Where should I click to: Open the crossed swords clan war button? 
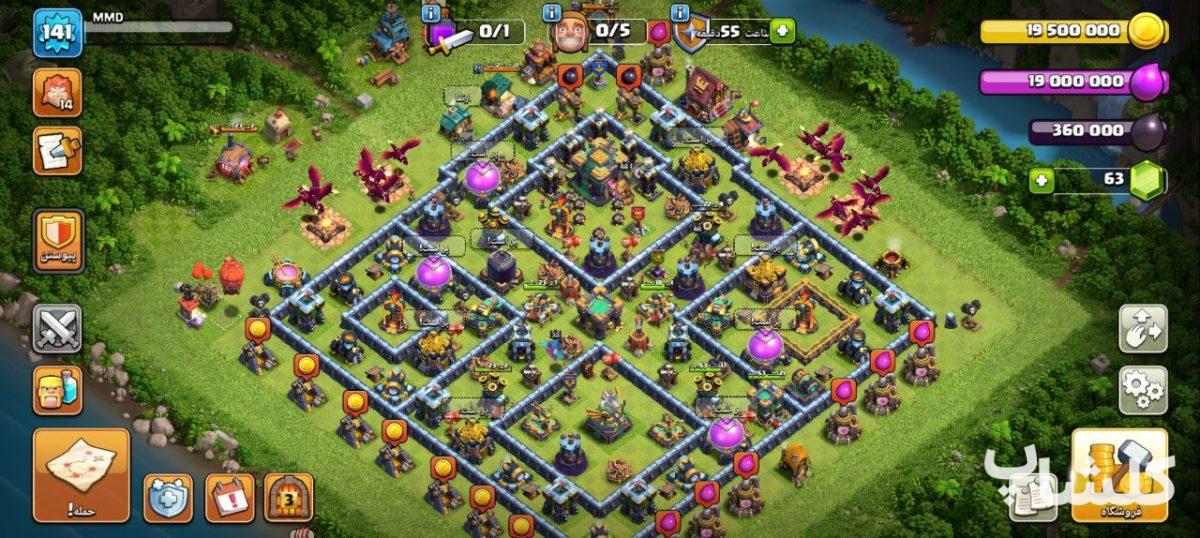[x=57, y=329]
